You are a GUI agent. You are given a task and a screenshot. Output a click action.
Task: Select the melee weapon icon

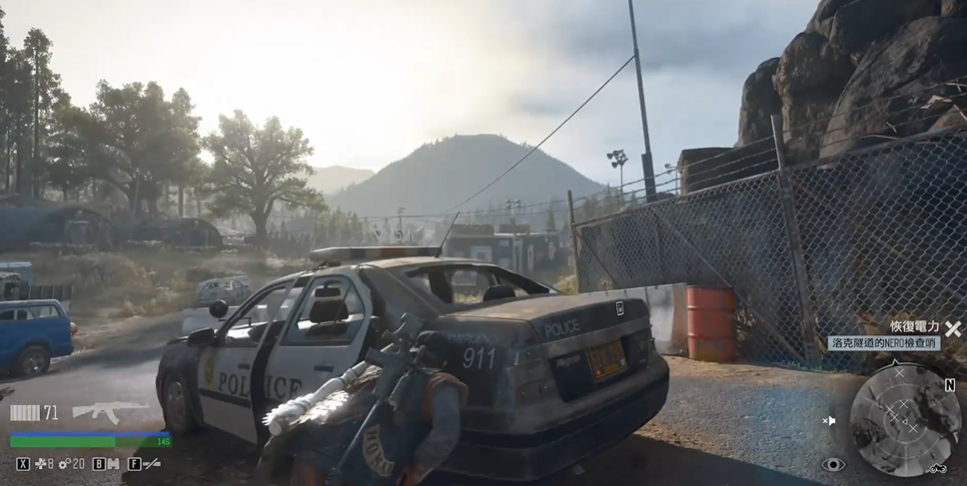(x=150, y=464)
